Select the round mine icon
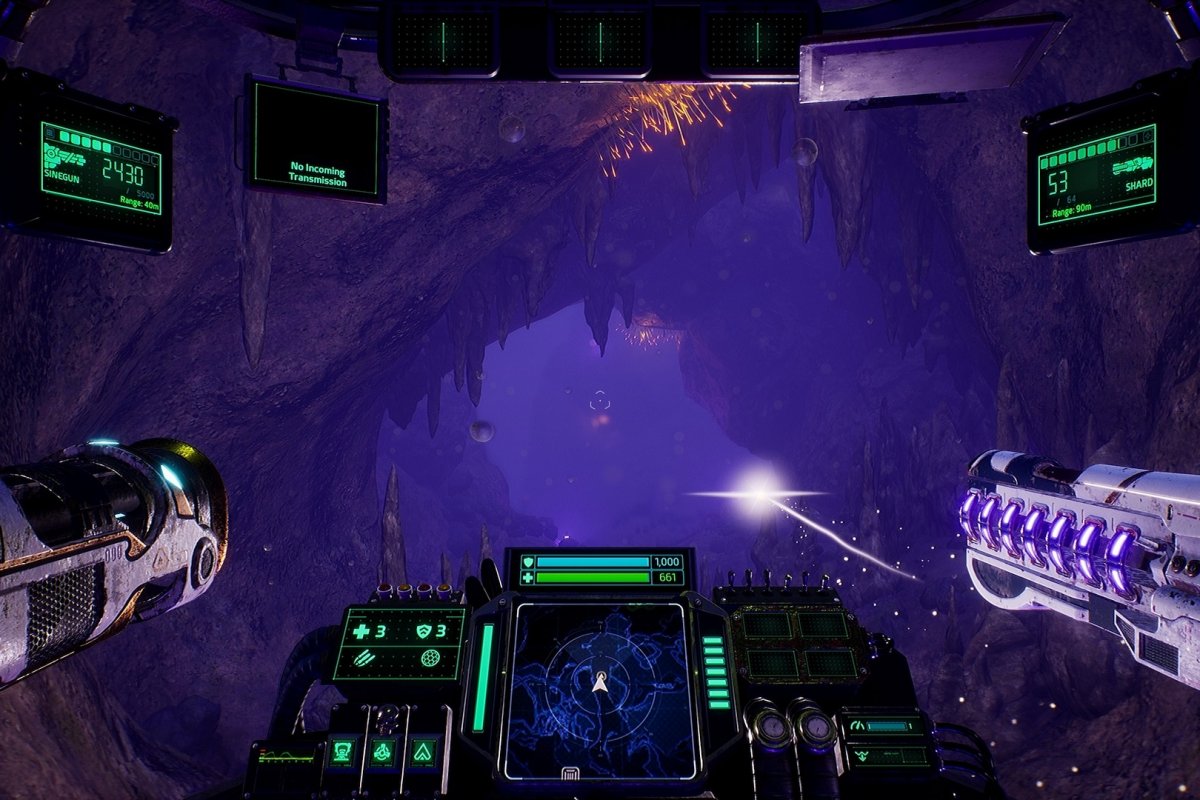The height and width of the screenshot is (800, 1200). pyautogui.click(x=430, y=659)
